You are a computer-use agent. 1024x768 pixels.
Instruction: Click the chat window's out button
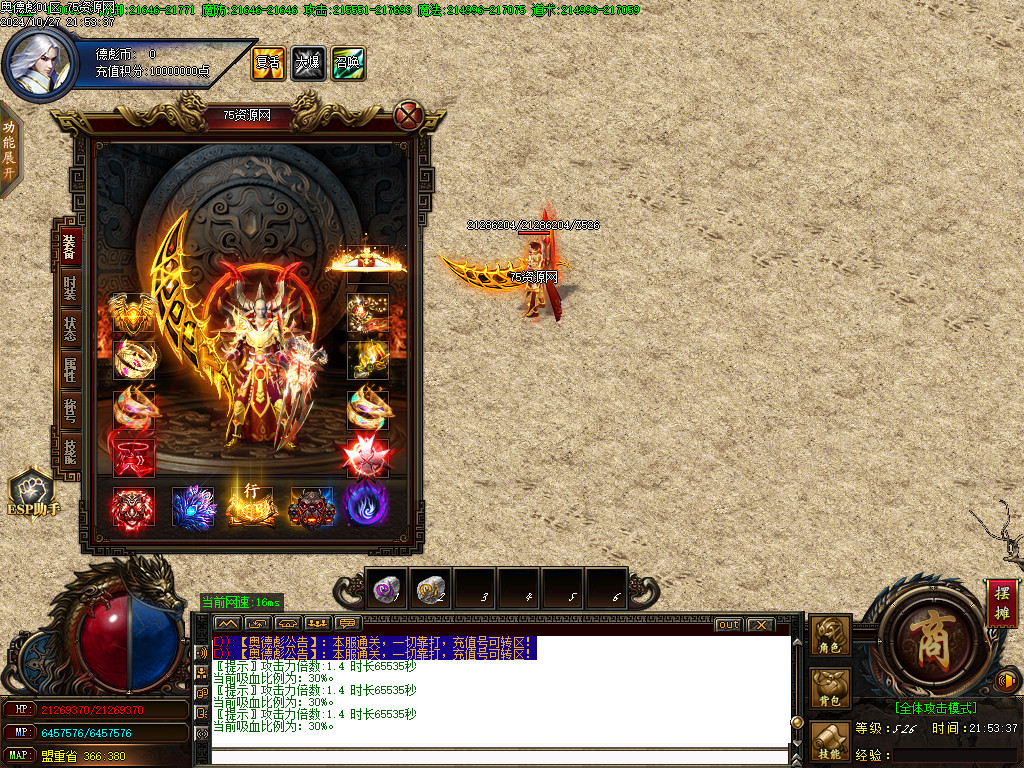coord(729,624)
